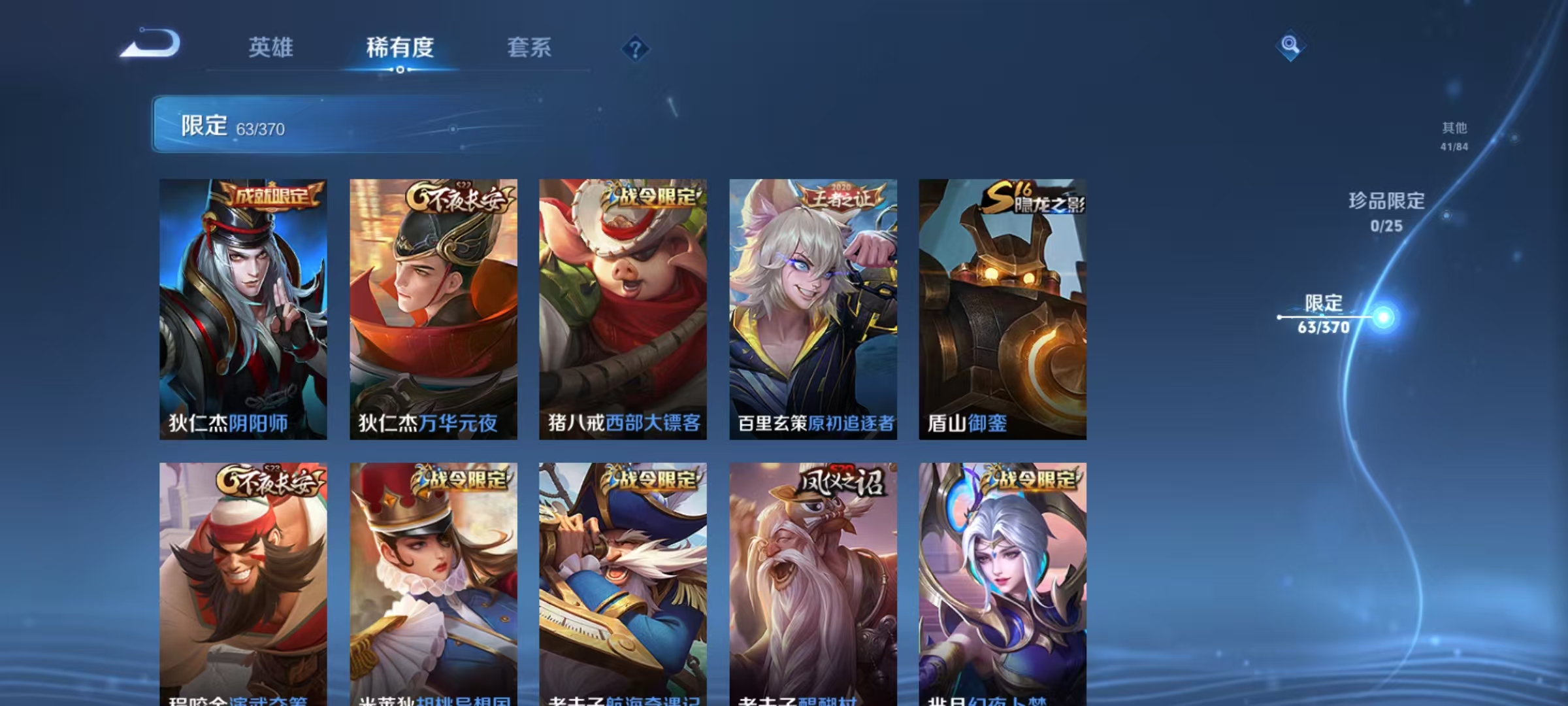The image size is (1568, 706).
Task: Switch to the 英雄 tab
Action: (271, 48)
